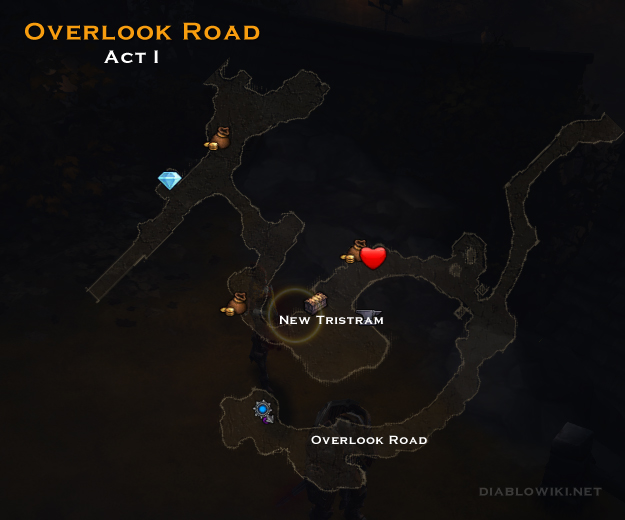
Task: Click the blue diamond jeweler marker
Action: coord(169,180)
